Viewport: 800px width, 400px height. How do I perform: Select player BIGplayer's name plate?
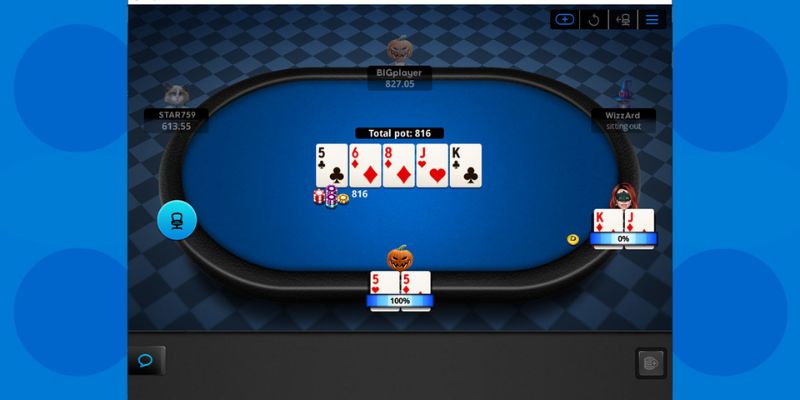coord(398,78)
